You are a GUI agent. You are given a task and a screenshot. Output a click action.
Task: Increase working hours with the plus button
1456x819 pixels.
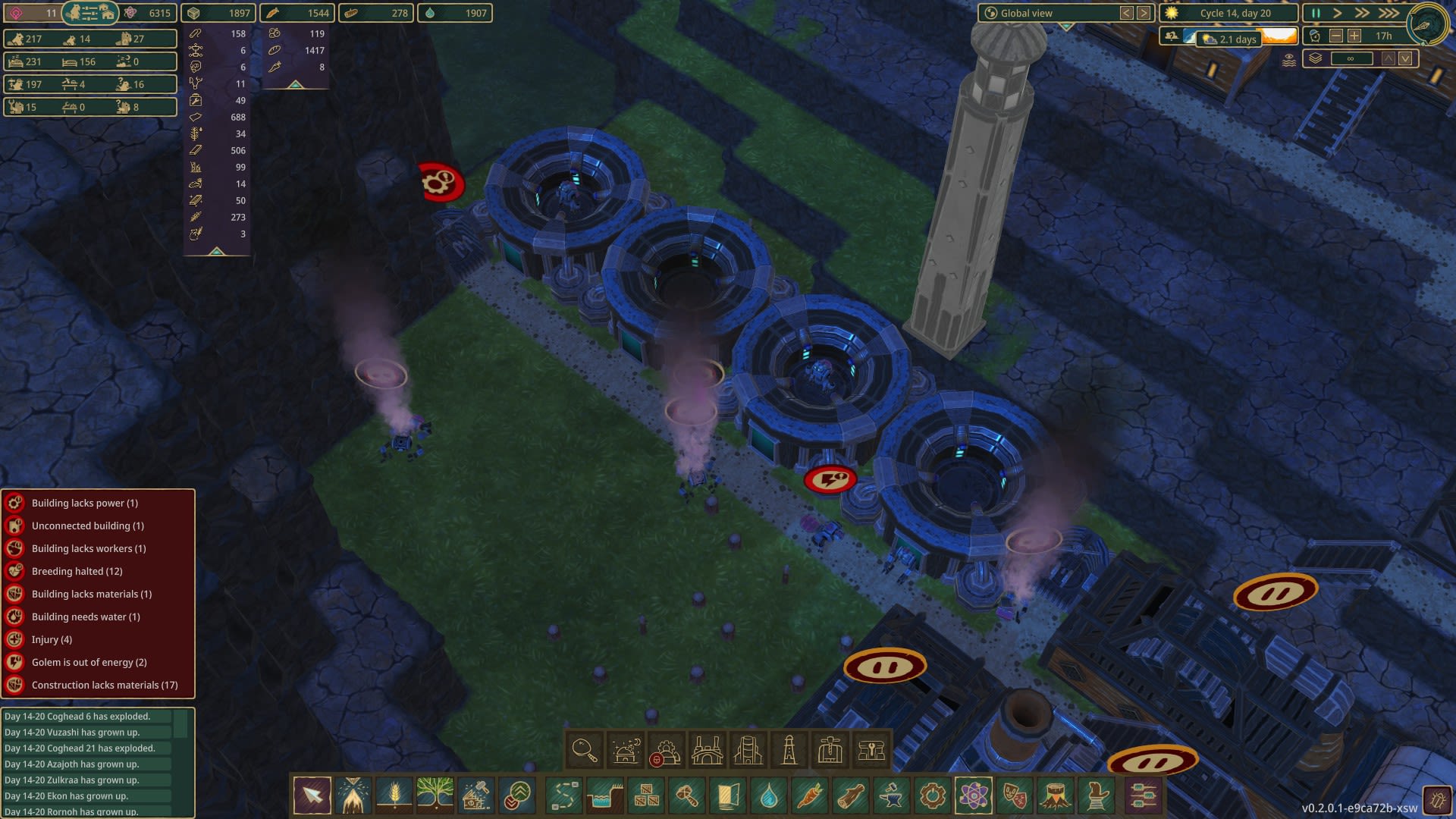tap(1354, 36)
